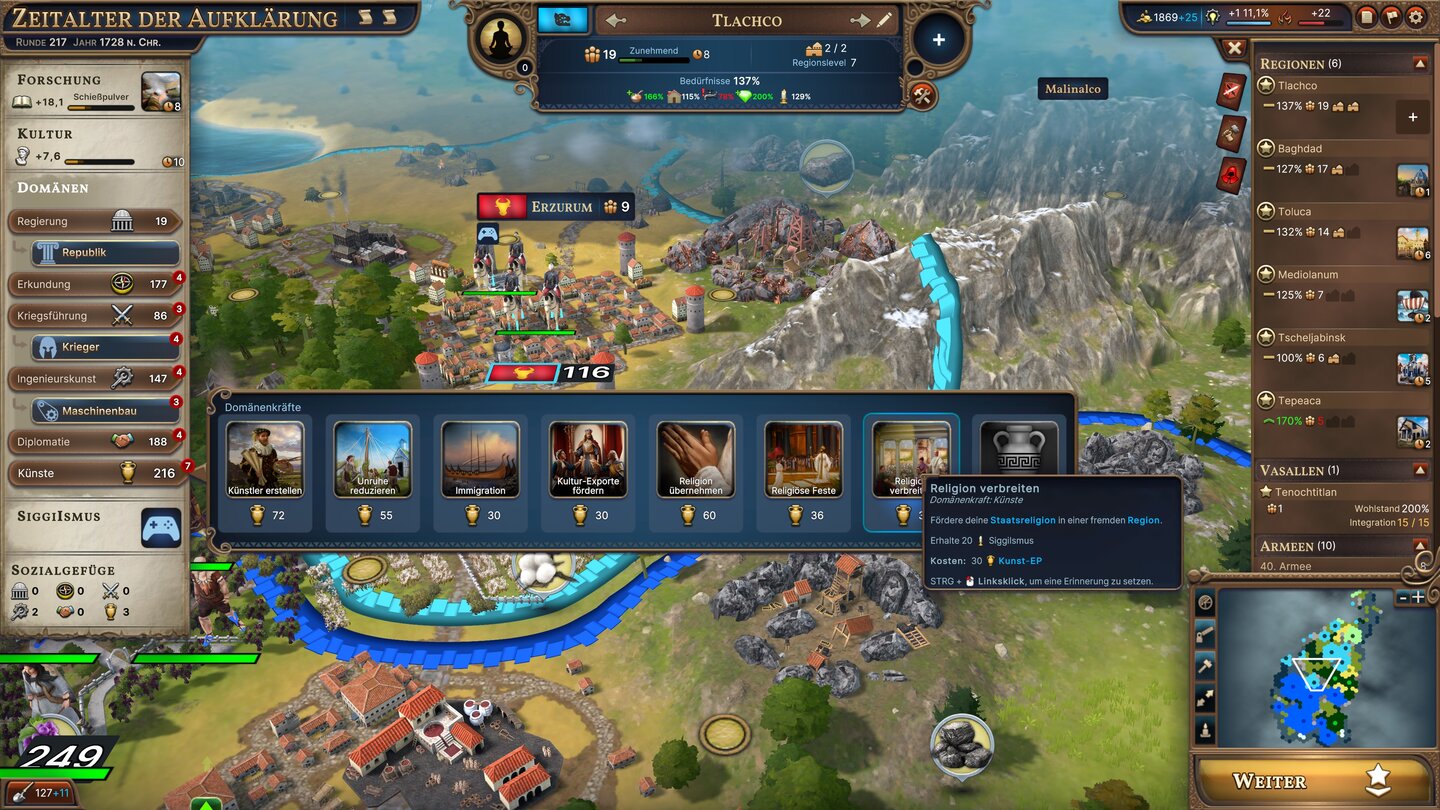This screenshot has height=810, width=1440.
Task: Select the Künstler erstellen domain power
Action: pyautogui.click(x=265, y=472)
